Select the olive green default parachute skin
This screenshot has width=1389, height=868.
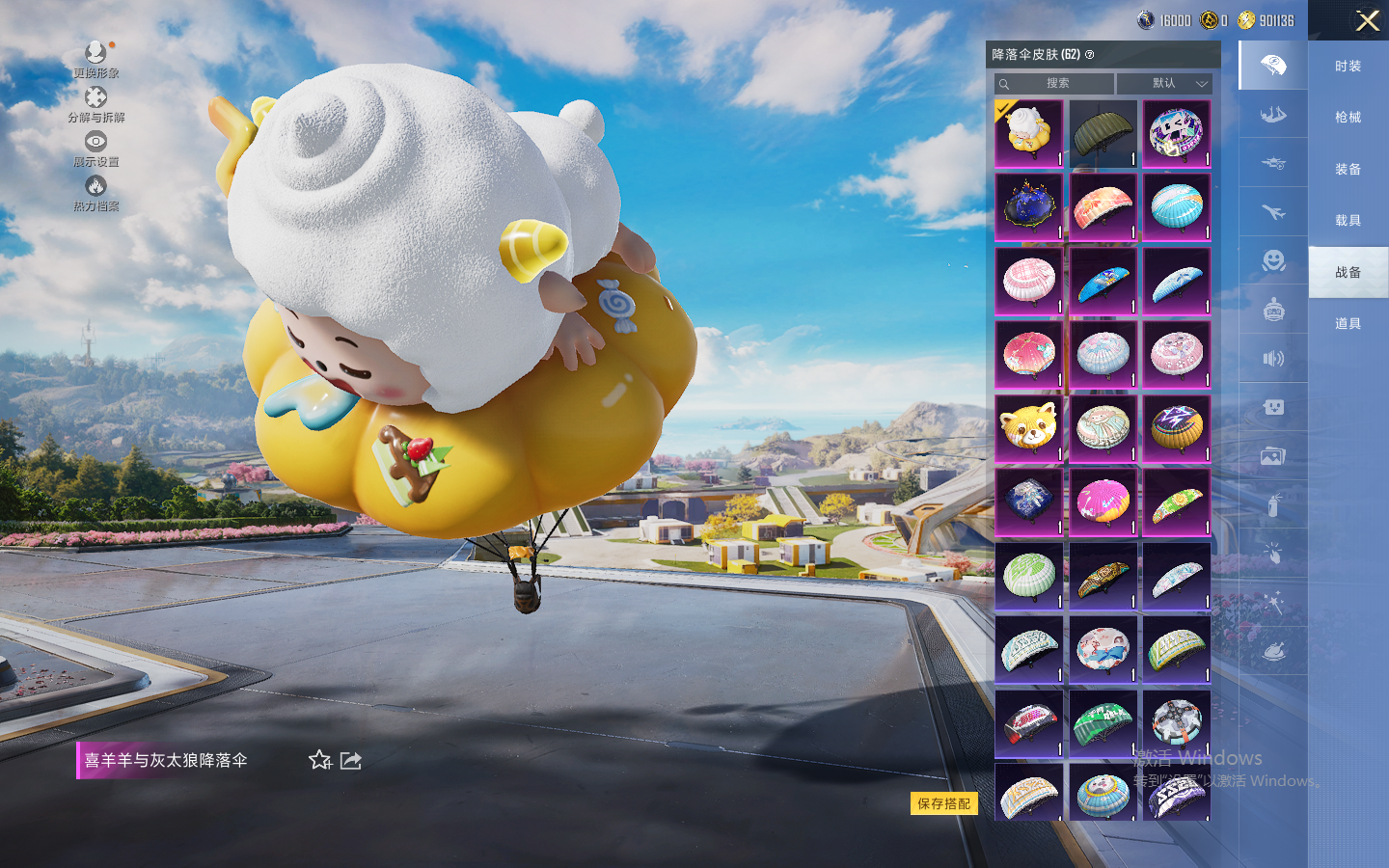[1103, 133]
